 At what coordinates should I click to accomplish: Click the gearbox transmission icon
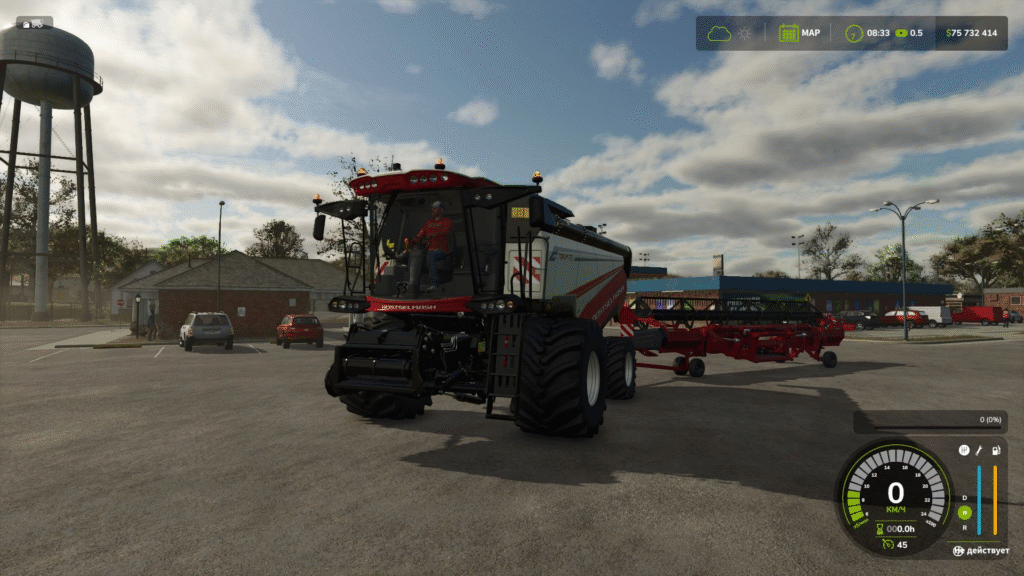[x=964, y=450]
